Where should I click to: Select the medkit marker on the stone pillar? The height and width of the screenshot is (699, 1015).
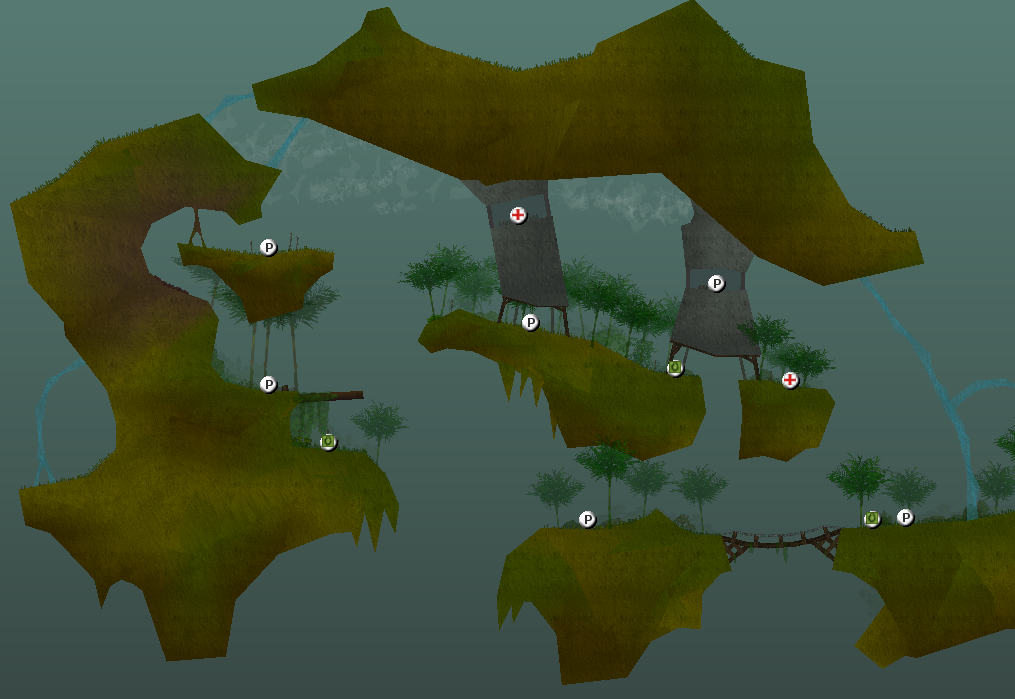518,215
